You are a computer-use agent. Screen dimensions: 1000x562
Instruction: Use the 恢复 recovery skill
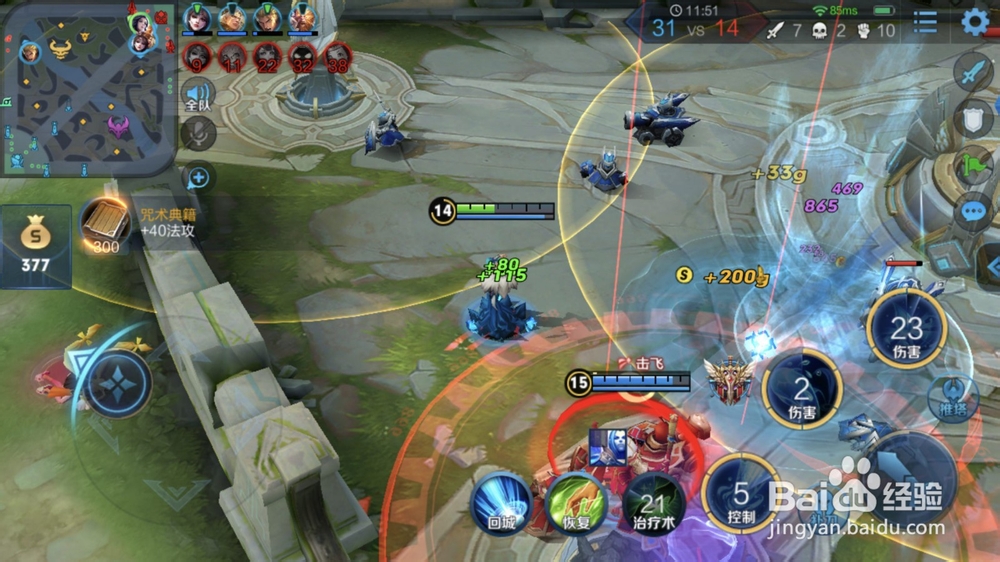click(577, 502)
